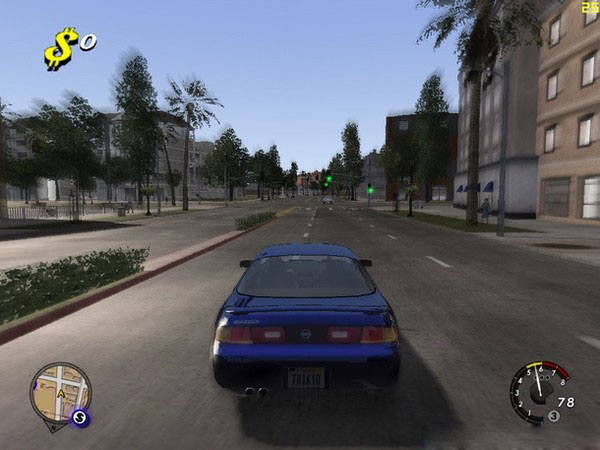
Task: Open the circular street minimap
Action: pos(59,393)
